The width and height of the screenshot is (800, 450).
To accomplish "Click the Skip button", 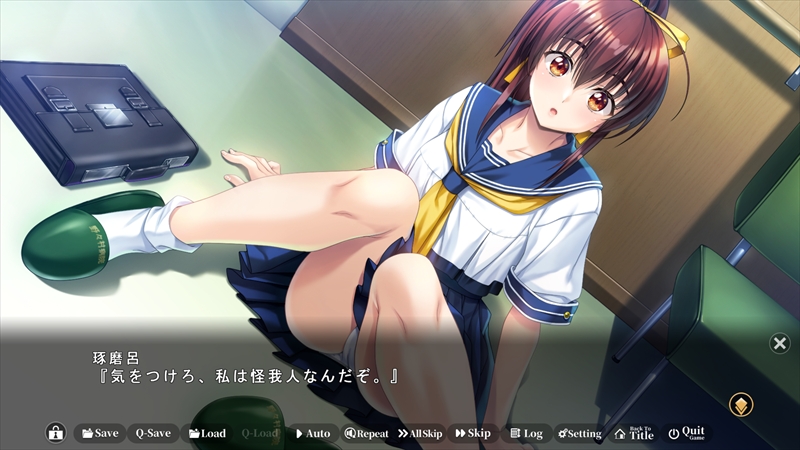I will [472, 433].
